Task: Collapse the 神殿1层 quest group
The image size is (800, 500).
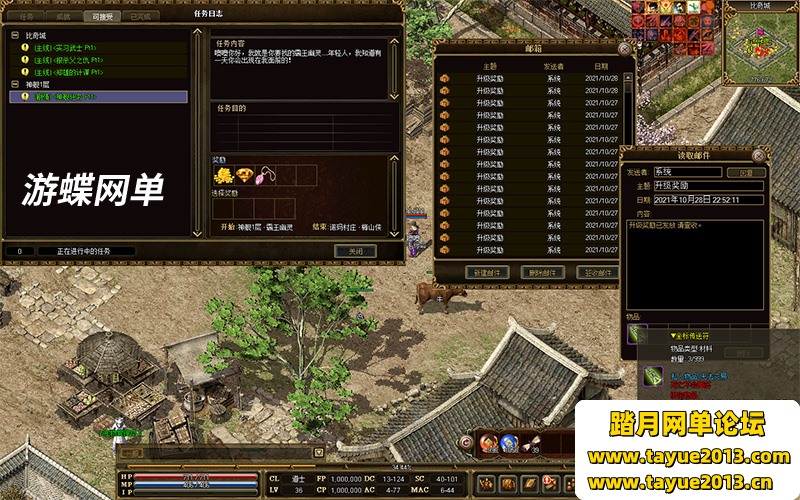Action: [15, 85]
